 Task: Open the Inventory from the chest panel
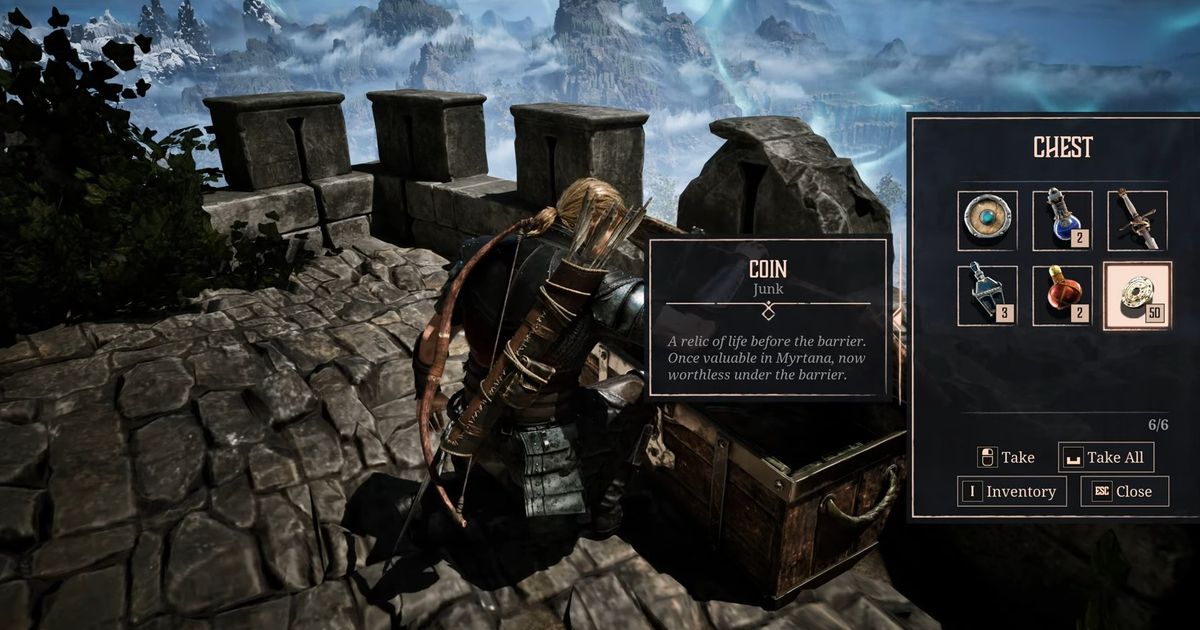click(1011, 491)
